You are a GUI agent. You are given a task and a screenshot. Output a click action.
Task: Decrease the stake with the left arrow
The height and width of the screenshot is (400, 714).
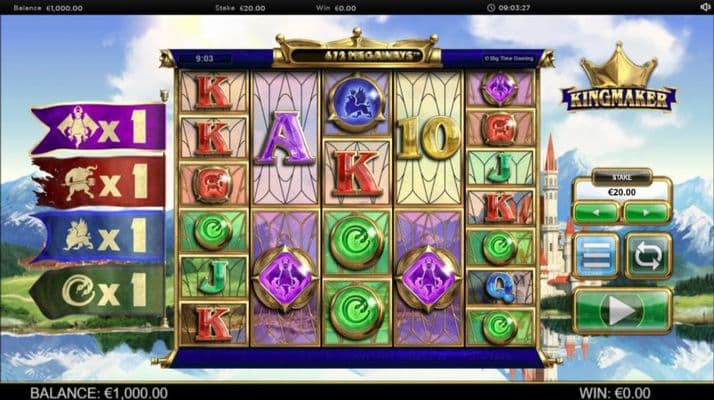[597, 212]
